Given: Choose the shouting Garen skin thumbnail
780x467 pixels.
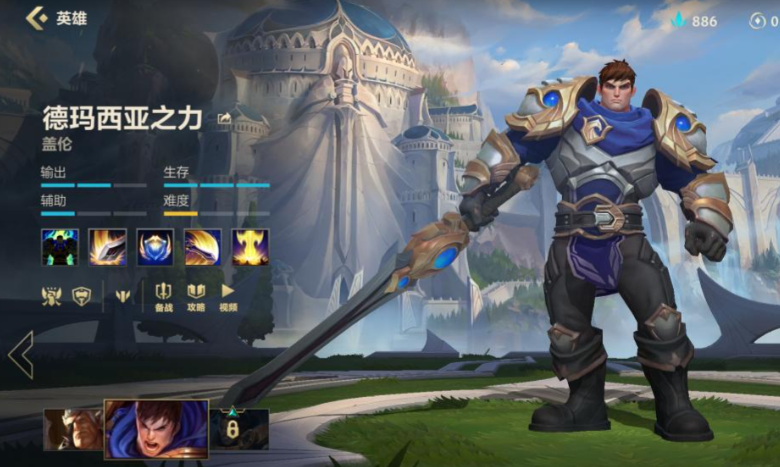Looking at the screenshot, I should click(156, 429).
